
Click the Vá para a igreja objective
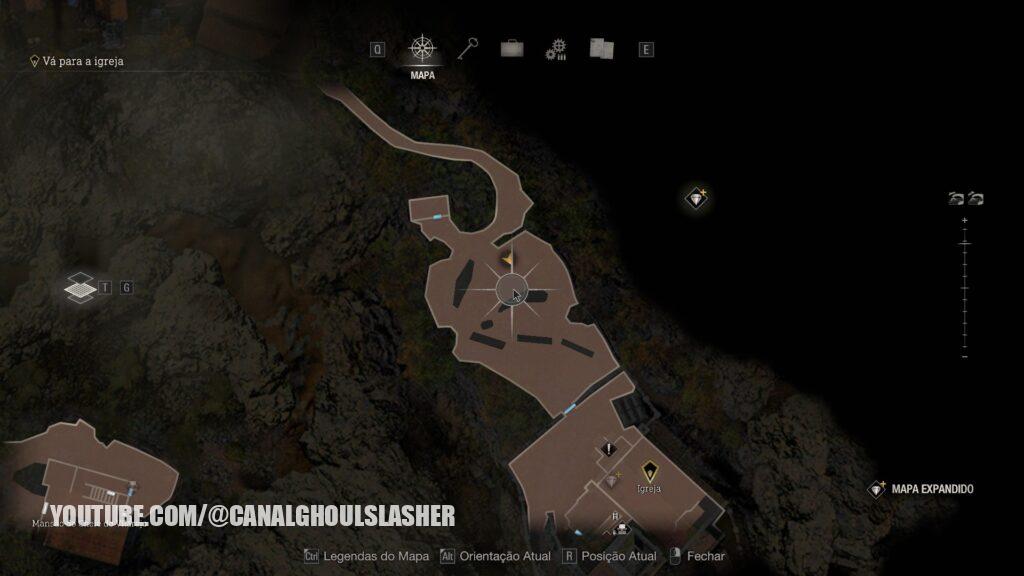(x=82, y=61)
